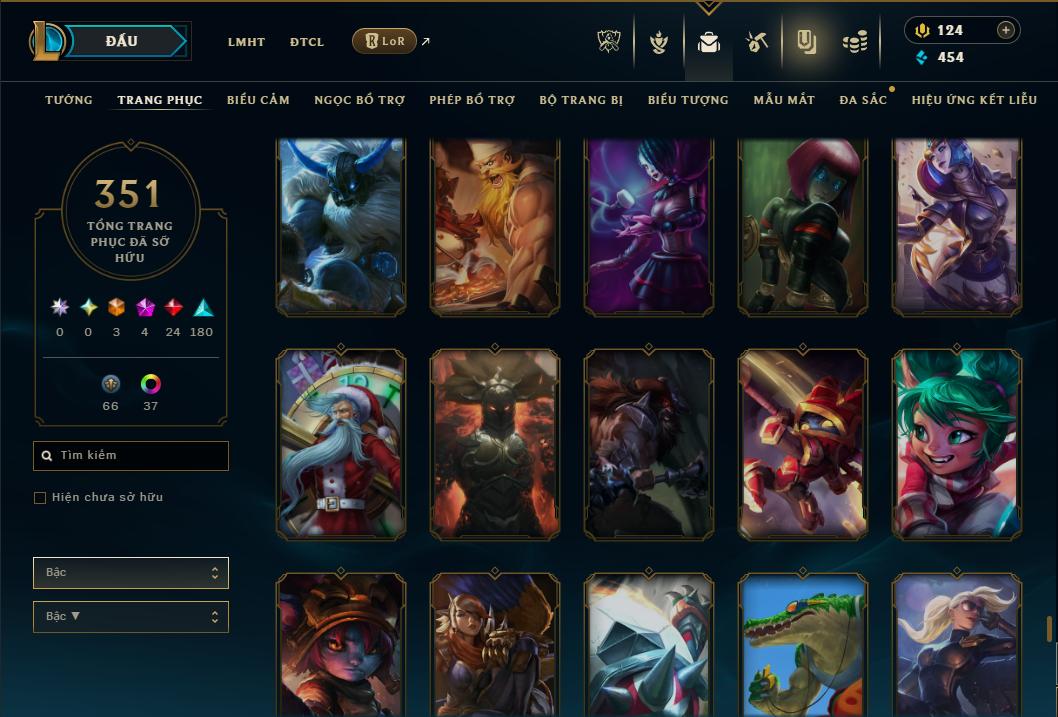Toggle the Hiện chưa sở hữu checkbox
This screenshot has width=1058, height=717.
pyautogui.click(x=40, y=498)
